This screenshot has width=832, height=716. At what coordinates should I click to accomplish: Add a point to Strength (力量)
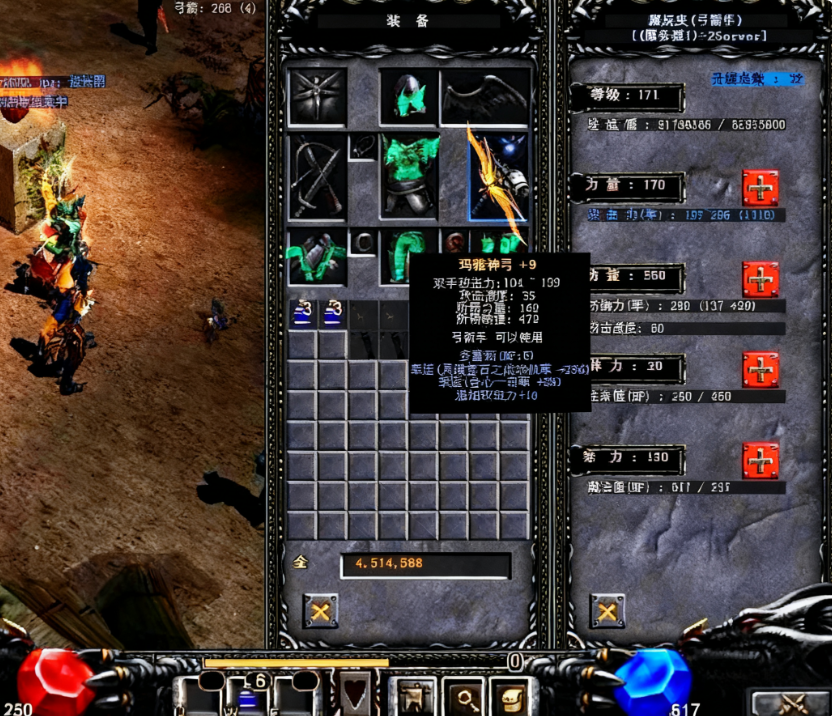760,188
